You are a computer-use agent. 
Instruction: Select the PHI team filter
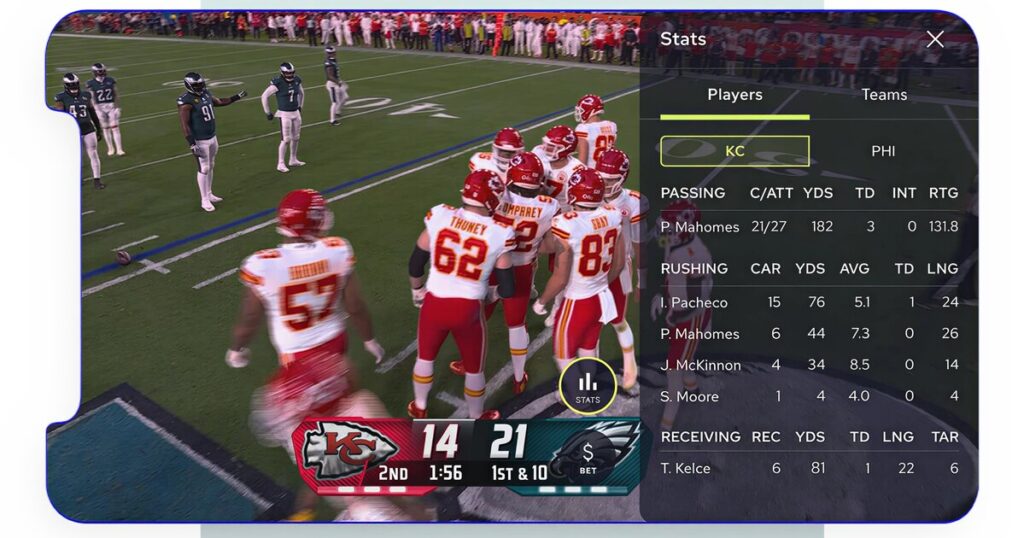click(883, 151)
